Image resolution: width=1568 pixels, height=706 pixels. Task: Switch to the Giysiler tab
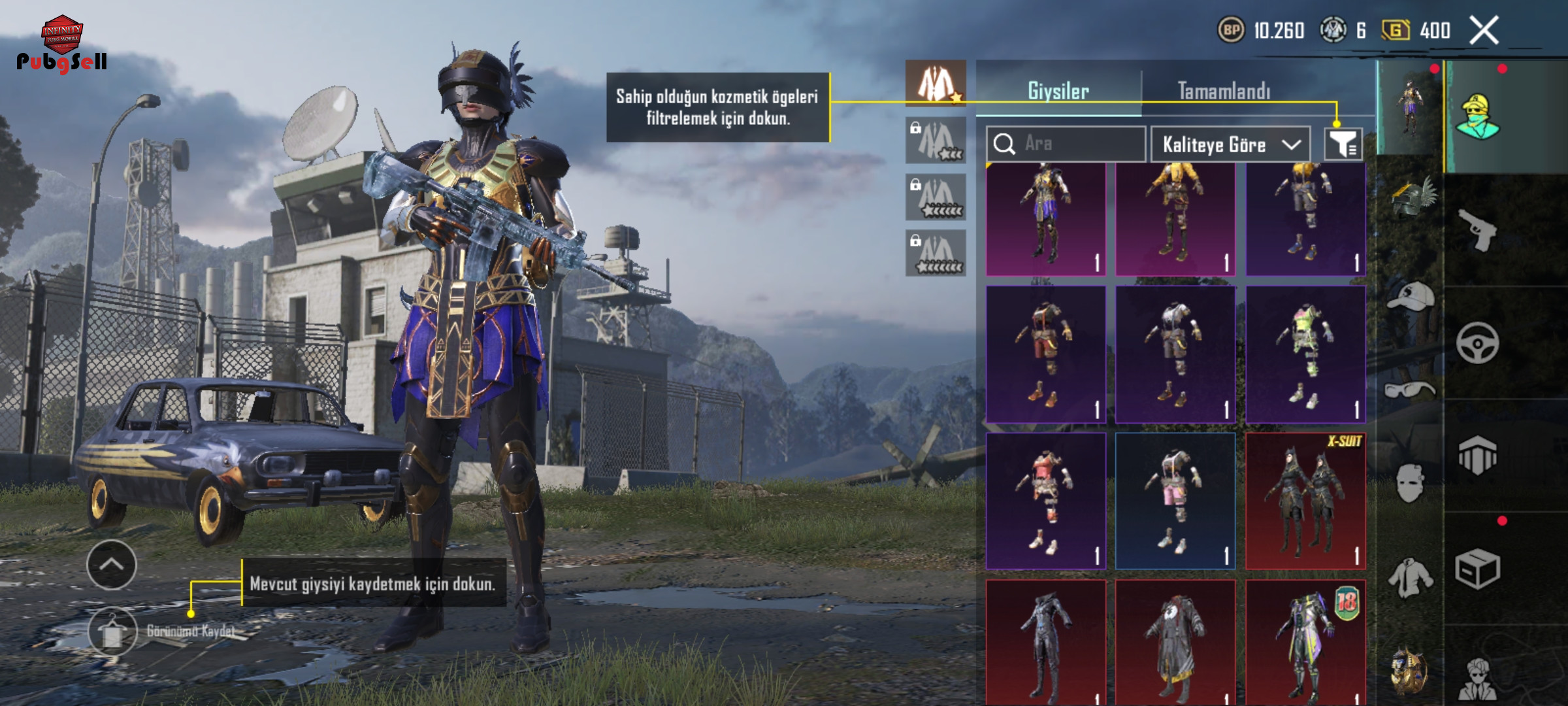coord(1058,90)
